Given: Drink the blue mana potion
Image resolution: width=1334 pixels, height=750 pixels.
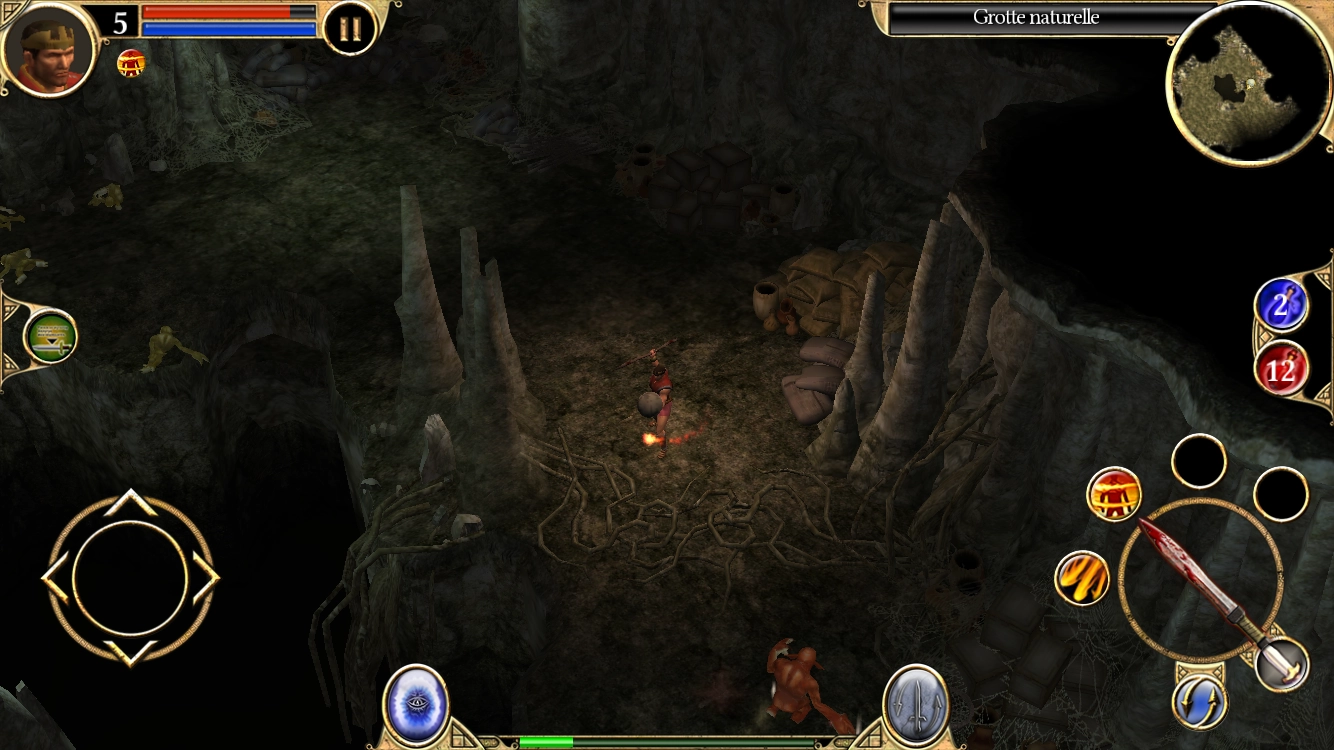Looking at the screenshot, I should pos(1281,306).
